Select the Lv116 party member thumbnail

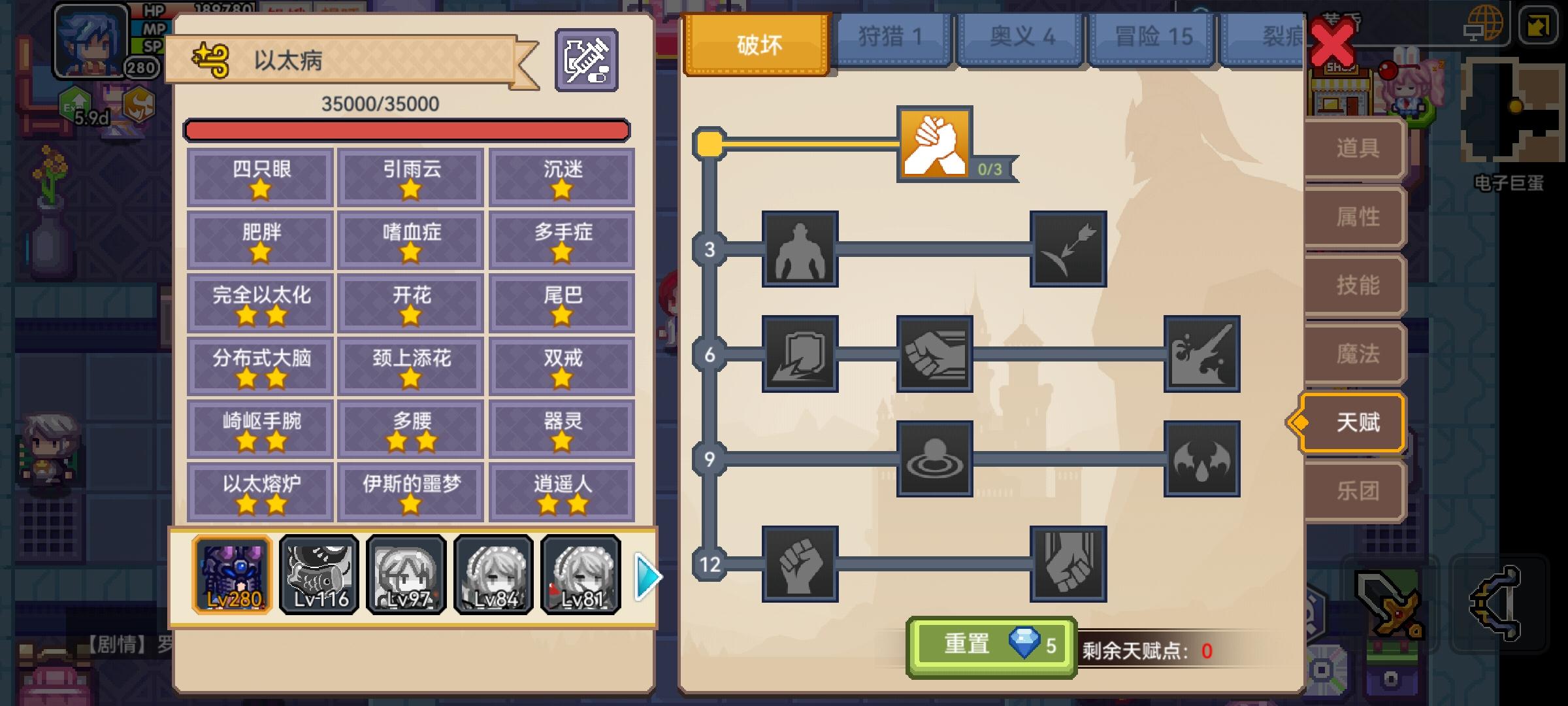319,574
